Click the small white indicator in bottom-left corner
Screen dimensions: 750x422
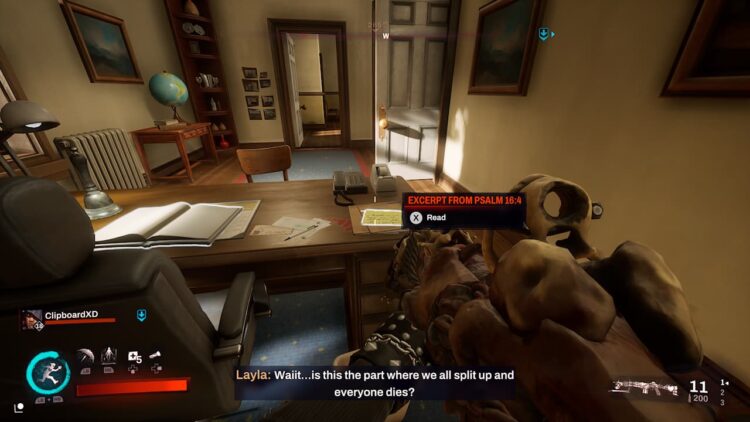[19, 407]
